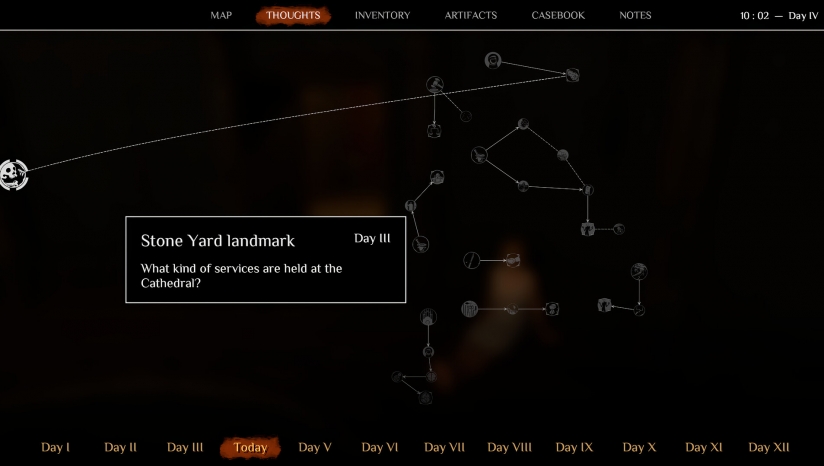This screenshot has width=824, height=466.
Task: Jump to Day X on timeline
Action: tap(639, 448)
